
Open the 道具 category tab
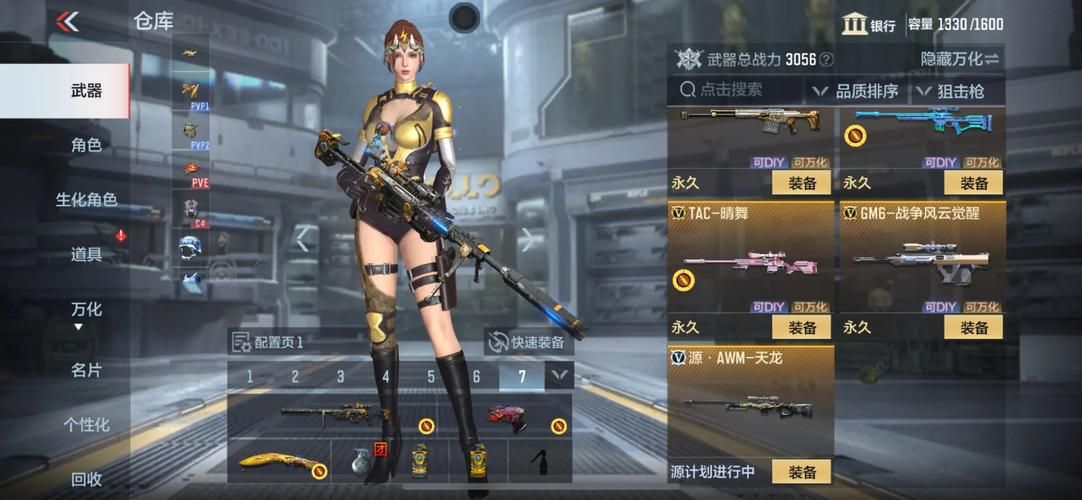[x=86, y=254]
